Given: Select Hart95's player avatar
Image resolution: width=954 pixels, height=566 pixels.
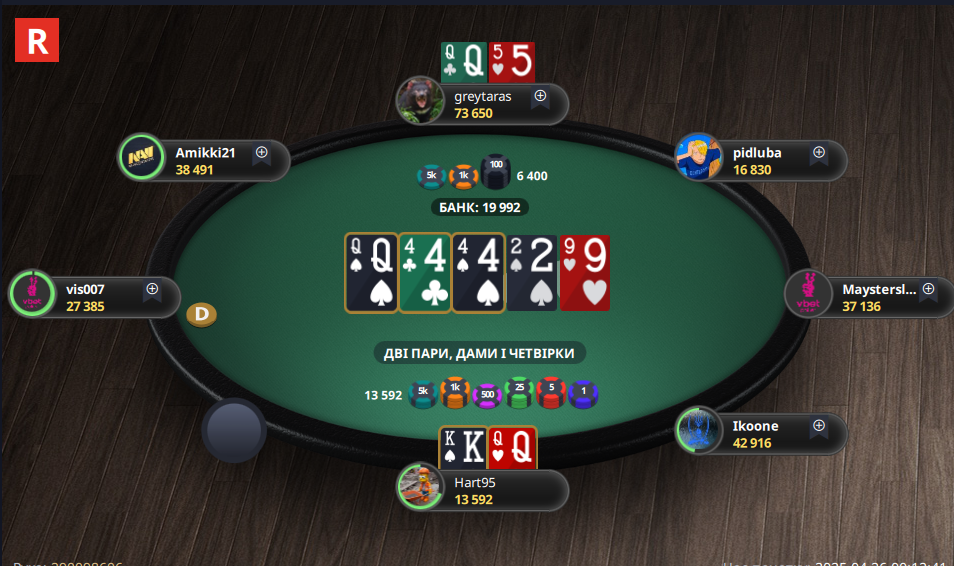Looking at the screenshot, I should (421, 487).
